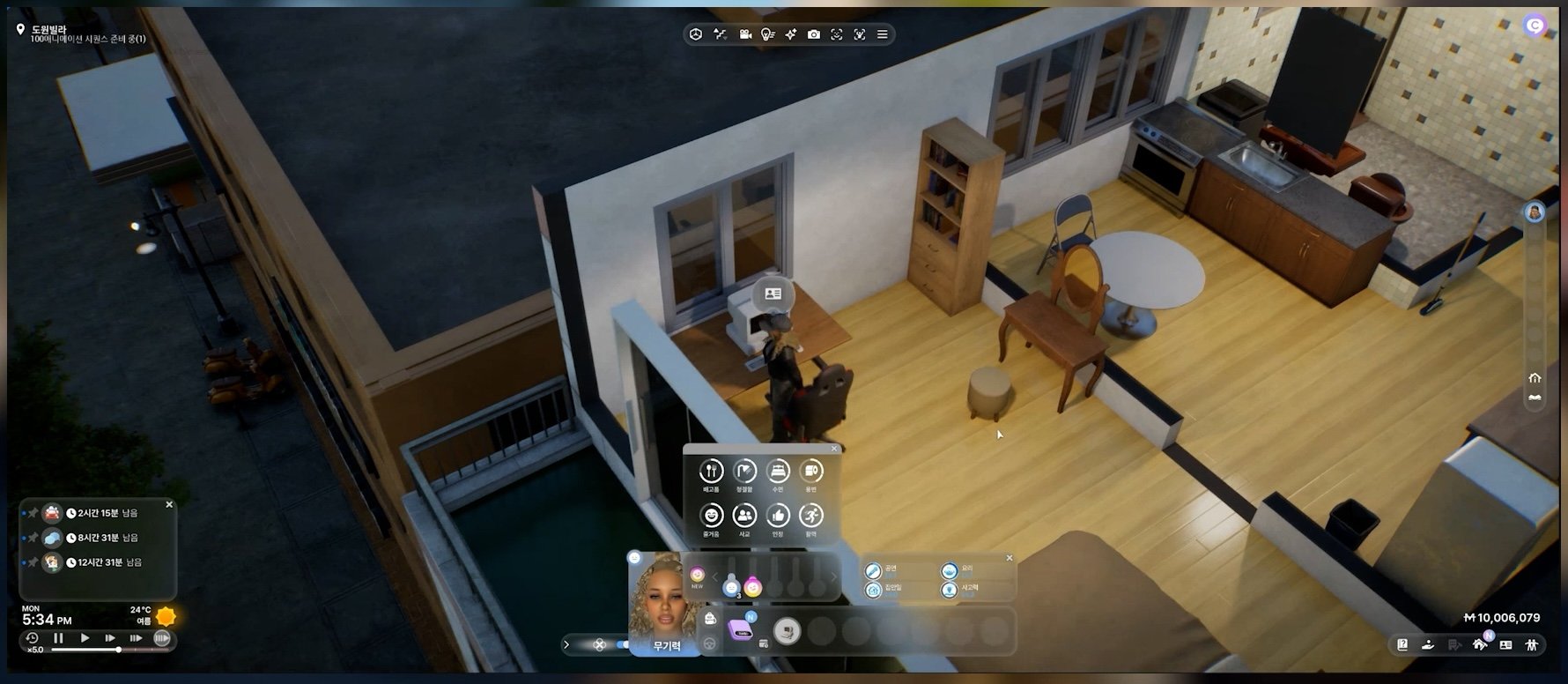Select the car event in the timer list
This screenshot has height=684, width=1568.
coord(52,513)
